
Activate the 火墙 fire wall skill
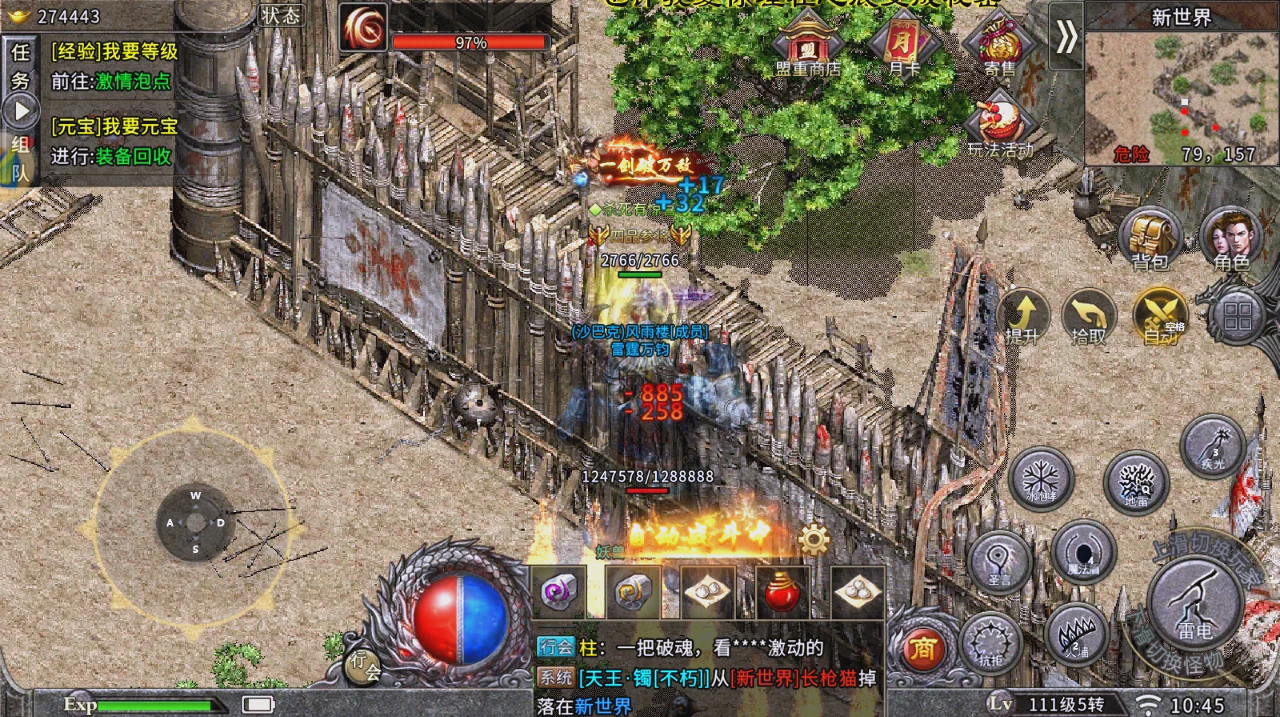[x=1077, y=634]
